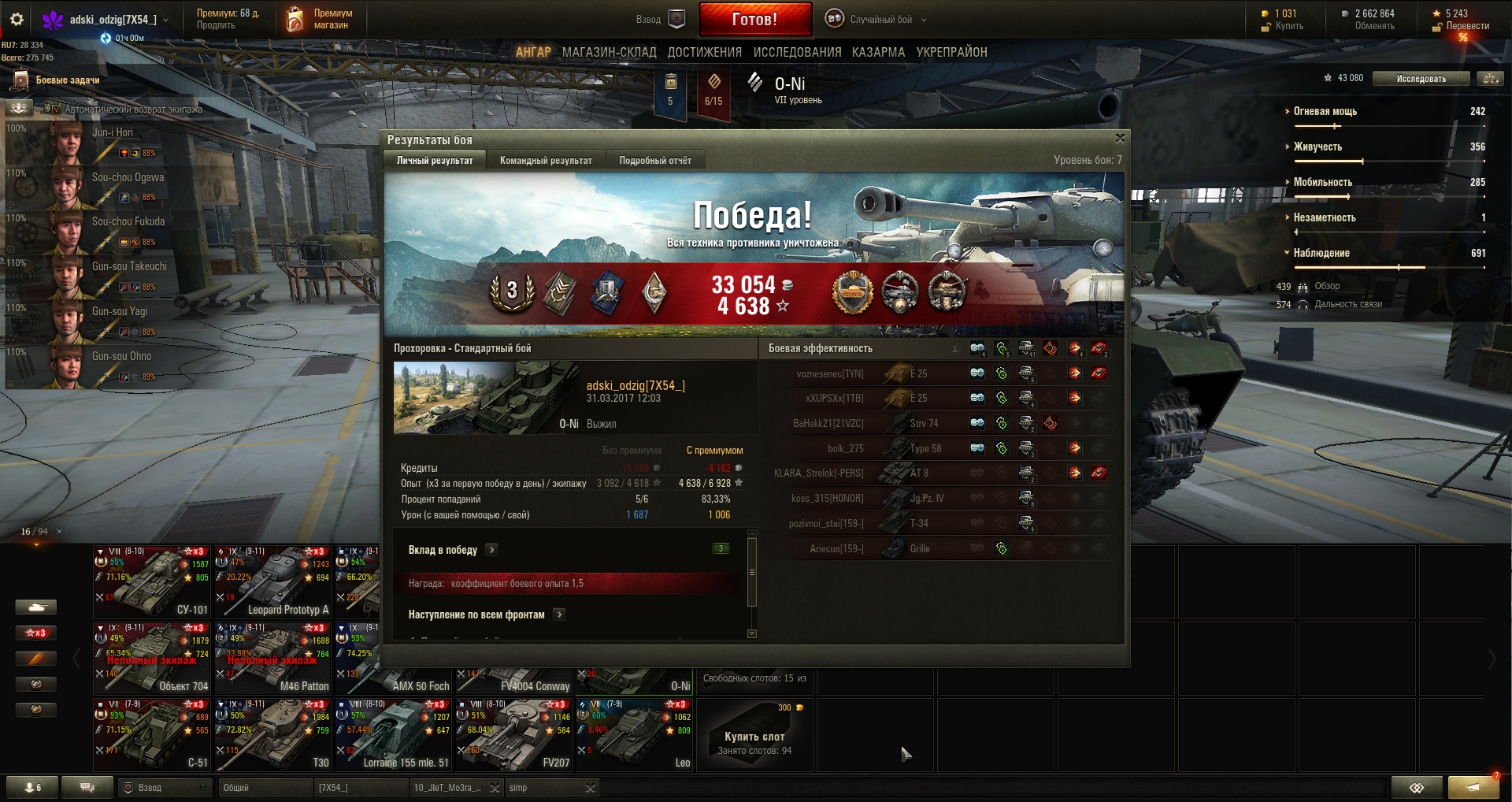Image resolution: width=1512 pixels, height=802 pixels.
Task: Open the Подробный отчёт tab
Action: [x=655, y=161]
